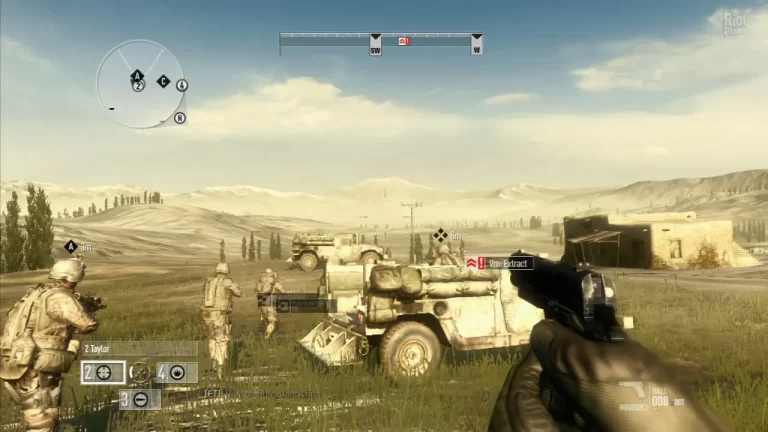
Task: Click the center squad command wheel icon
Action: click(x=141, y=373)
